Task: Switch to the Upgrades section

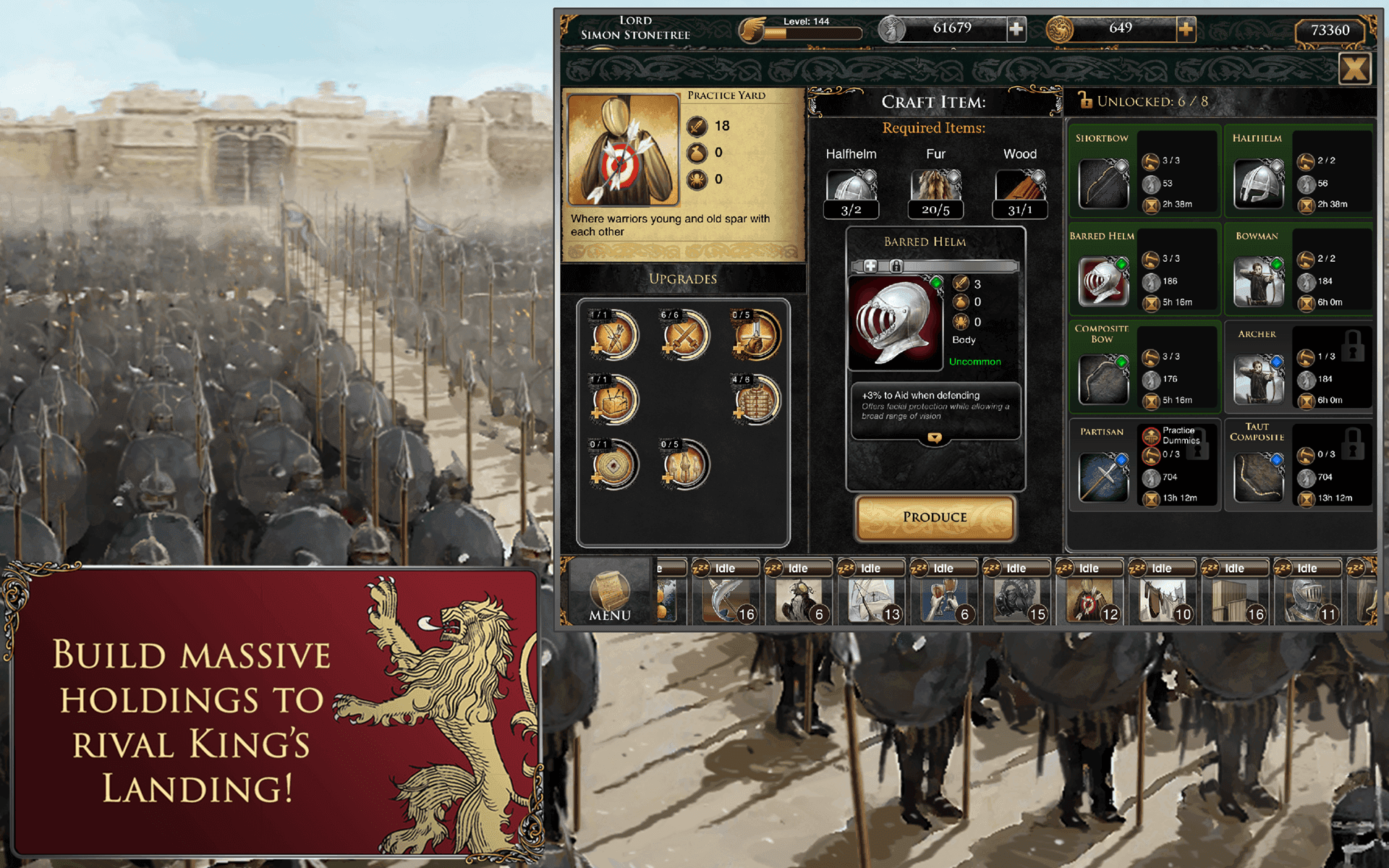Action: (682, 280)
